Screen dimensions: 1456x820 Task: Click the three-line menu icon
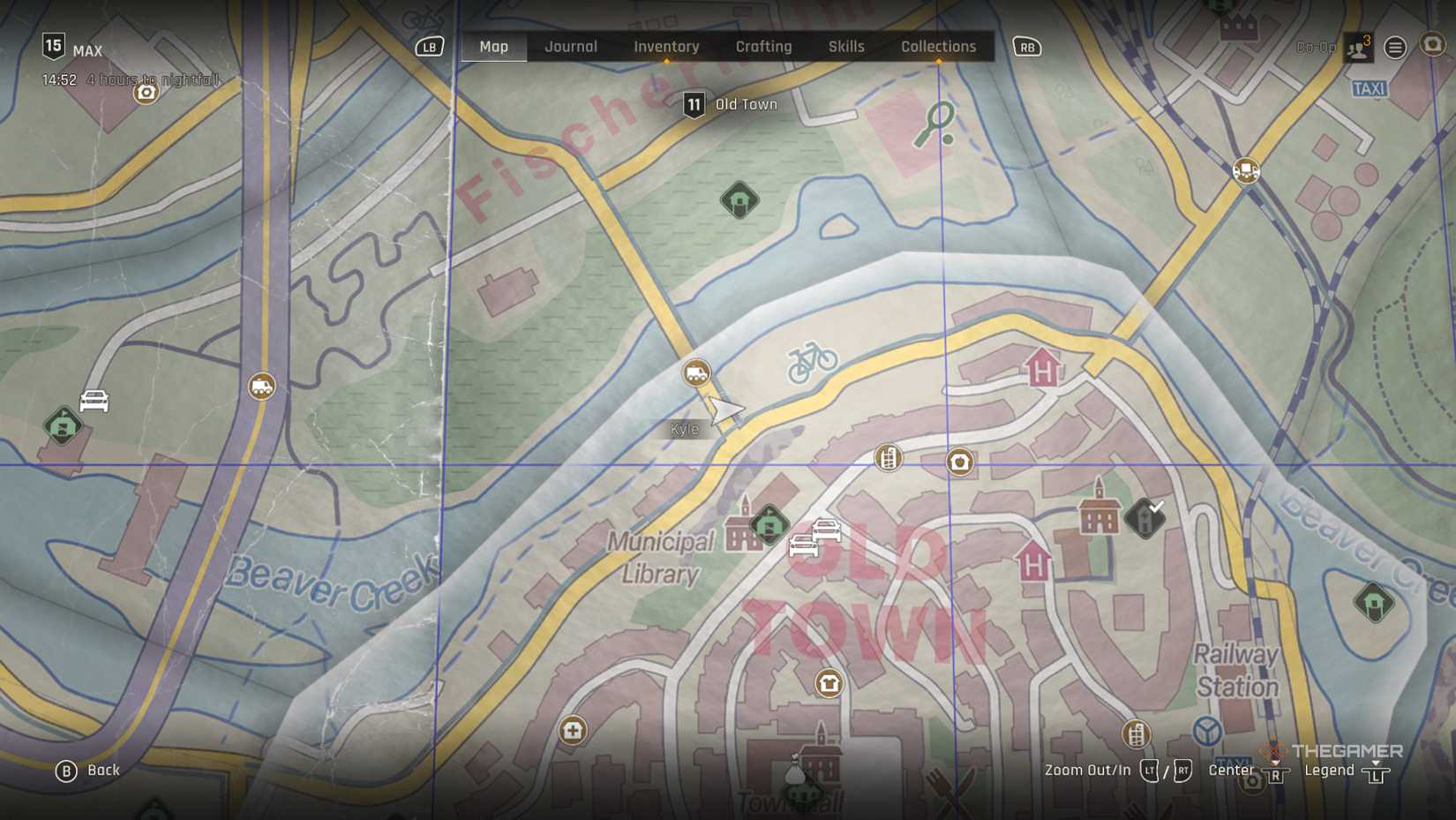click(x=1395, y=48)
